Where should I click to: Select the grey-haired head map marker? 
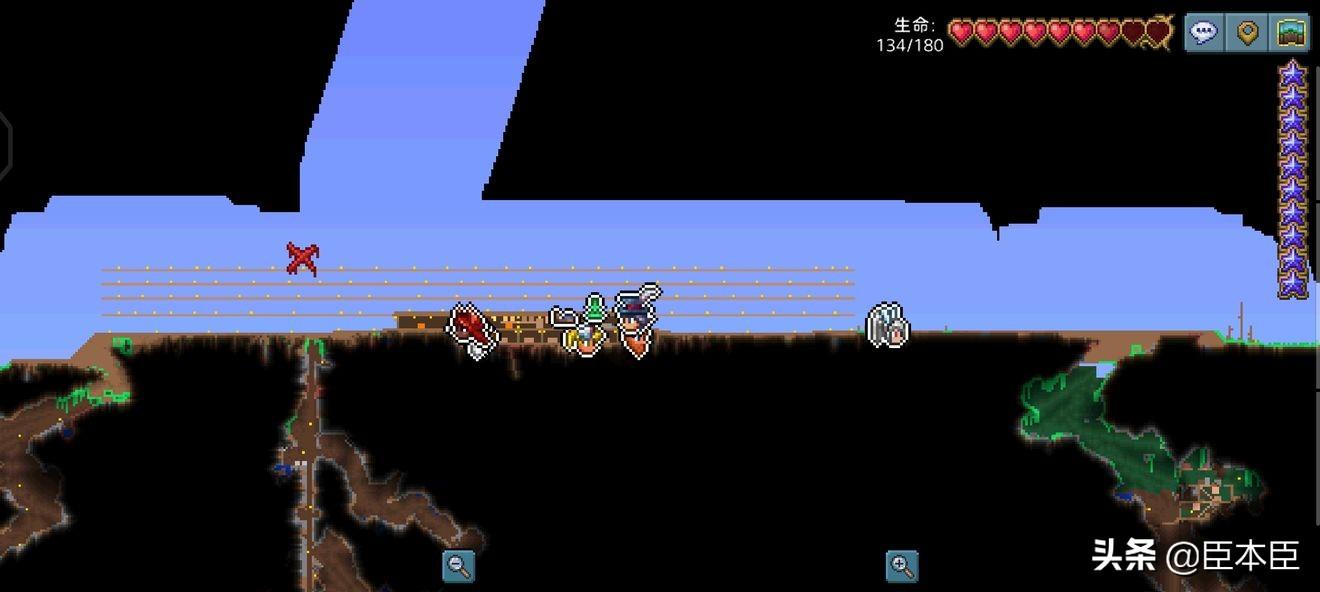click(887, 326)
